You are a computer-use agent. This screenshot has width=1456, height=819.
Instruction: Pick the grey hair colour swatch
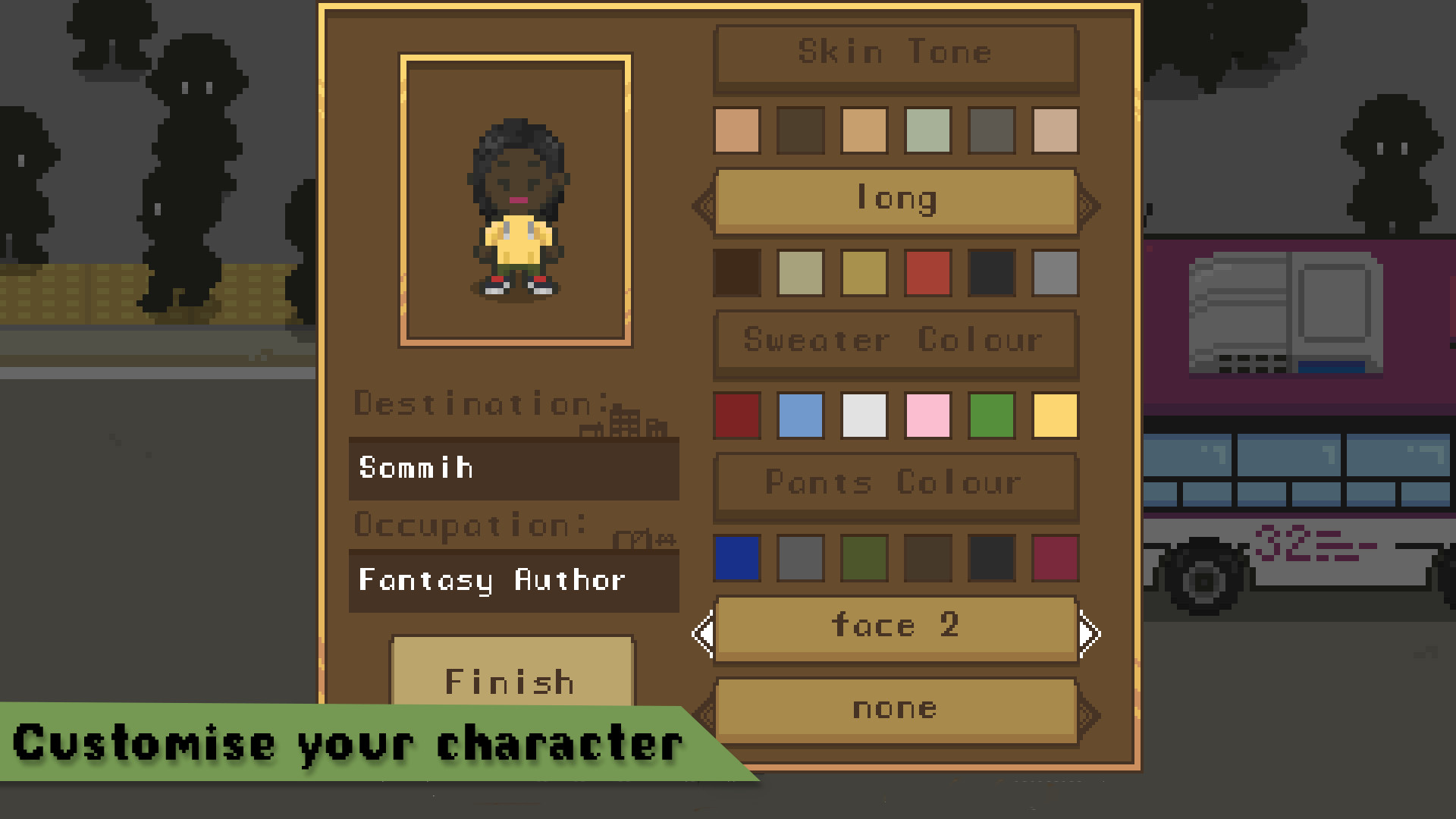click(1054, 274)
